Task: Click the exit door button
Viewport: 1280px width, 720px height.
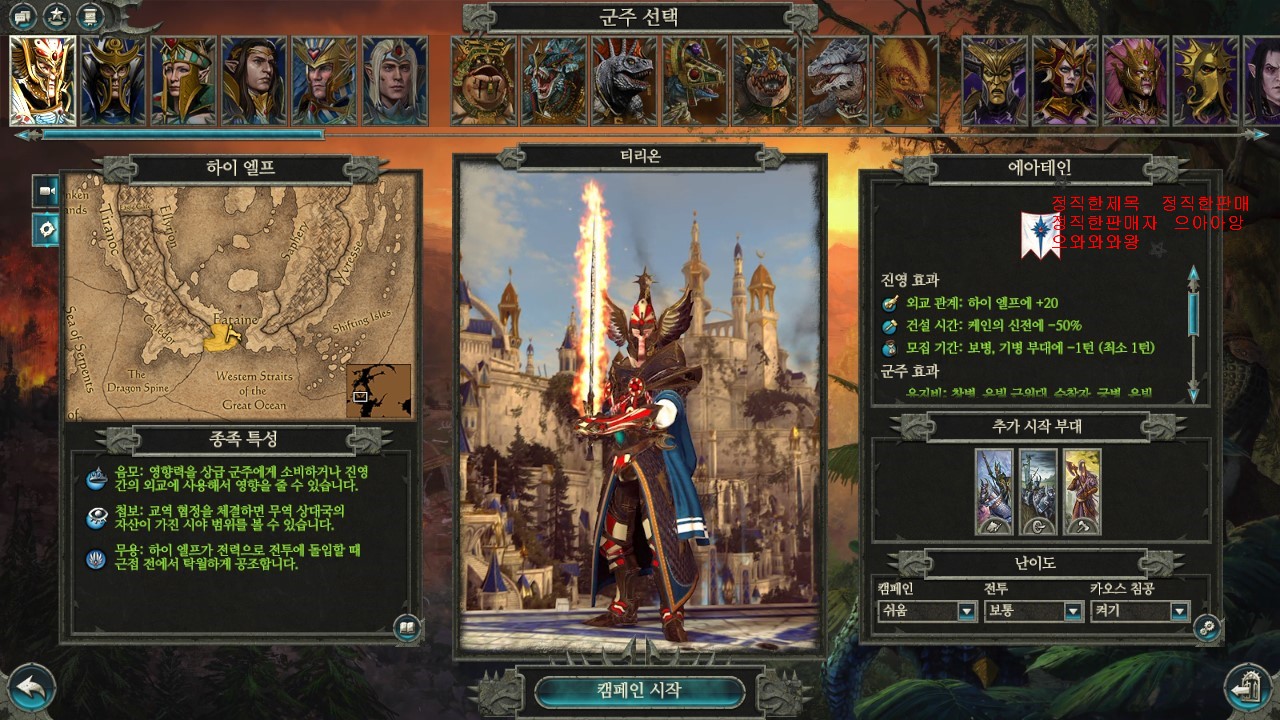Action: click(x=1247, y=688)
